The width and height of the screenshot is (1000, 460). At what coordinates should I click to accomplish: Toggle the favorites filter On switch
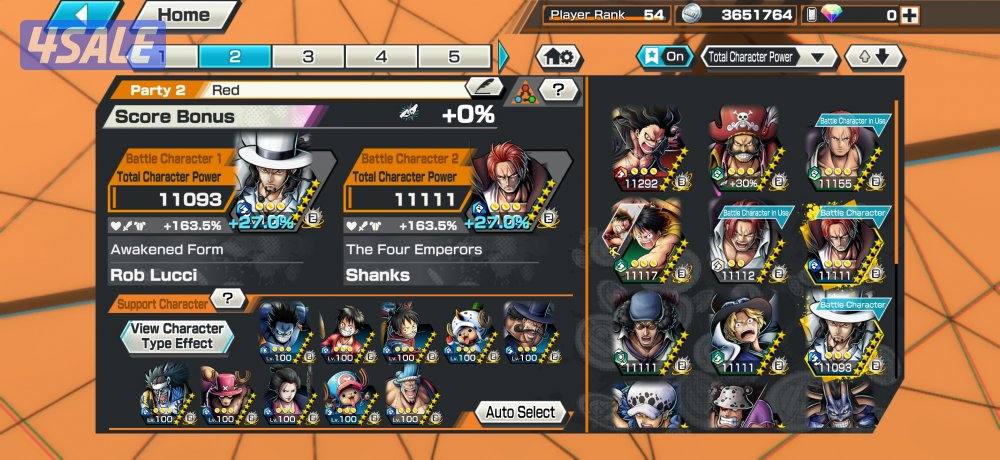click(x=666, y=57)
